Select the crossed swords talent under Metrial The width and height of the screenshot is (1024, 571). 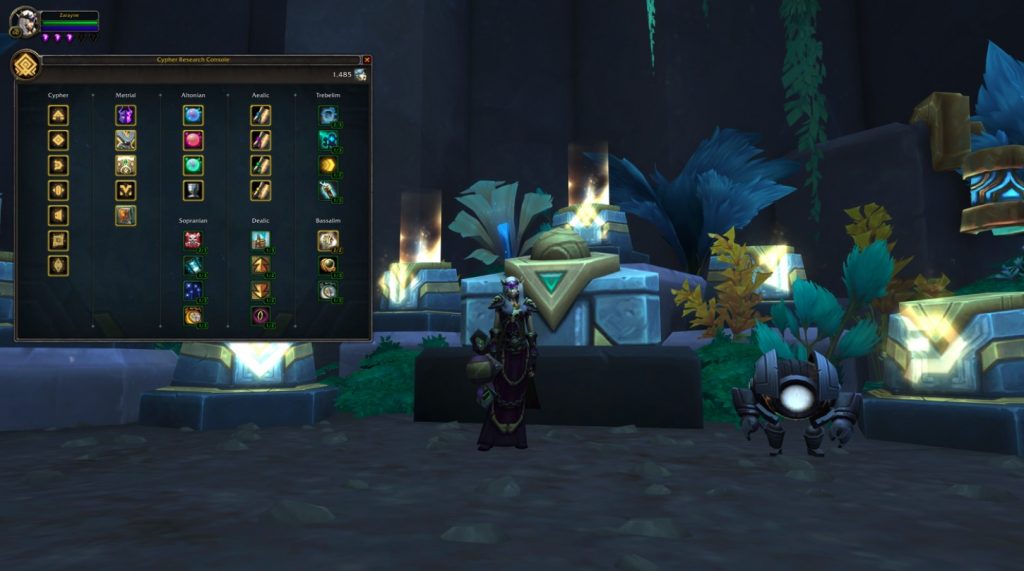(125, 140)
